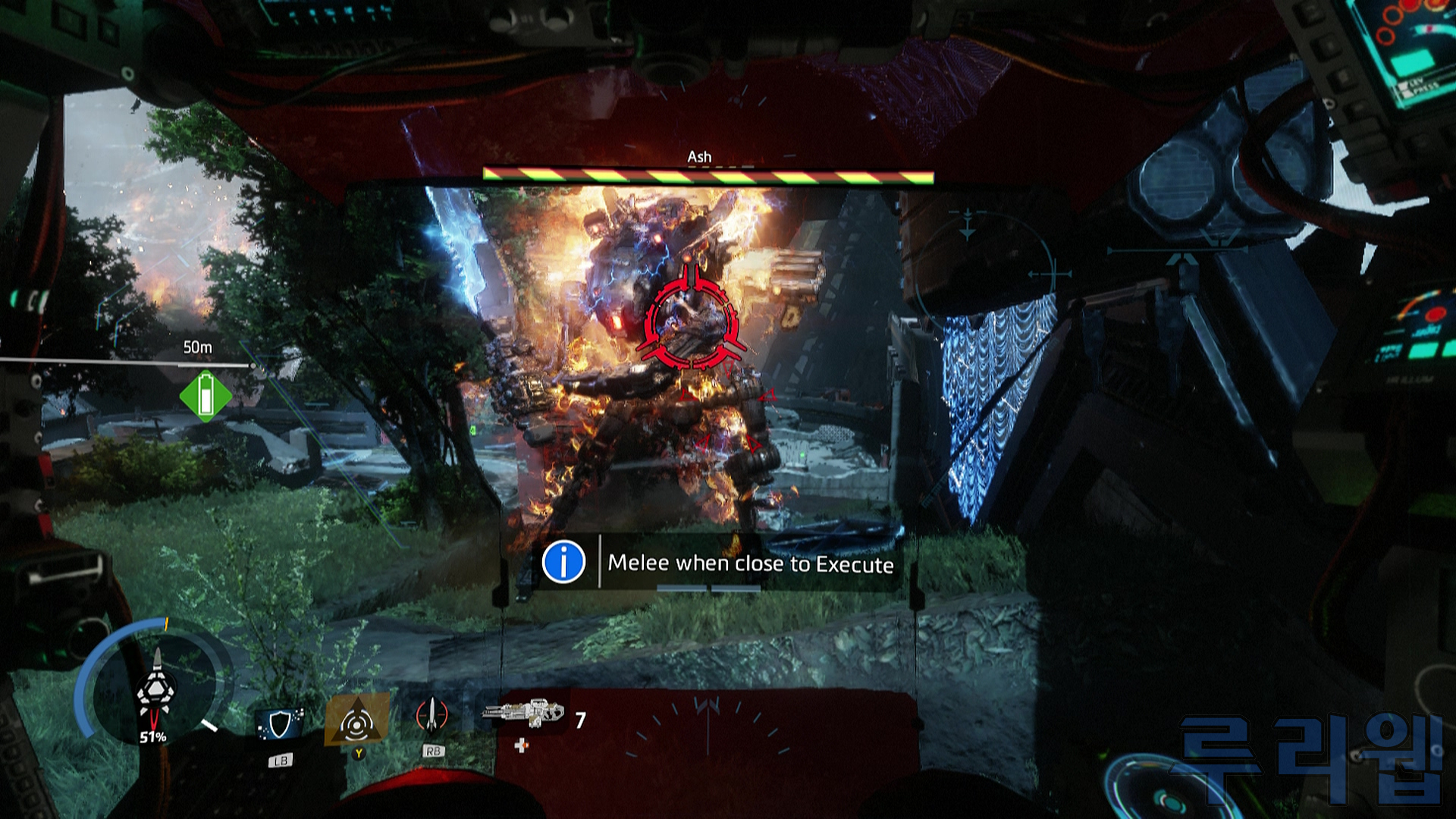Trigger the sonar pulse ability on the orange triangle
This screenshot has width=1456, height=819.
click(x=356, y=721)
